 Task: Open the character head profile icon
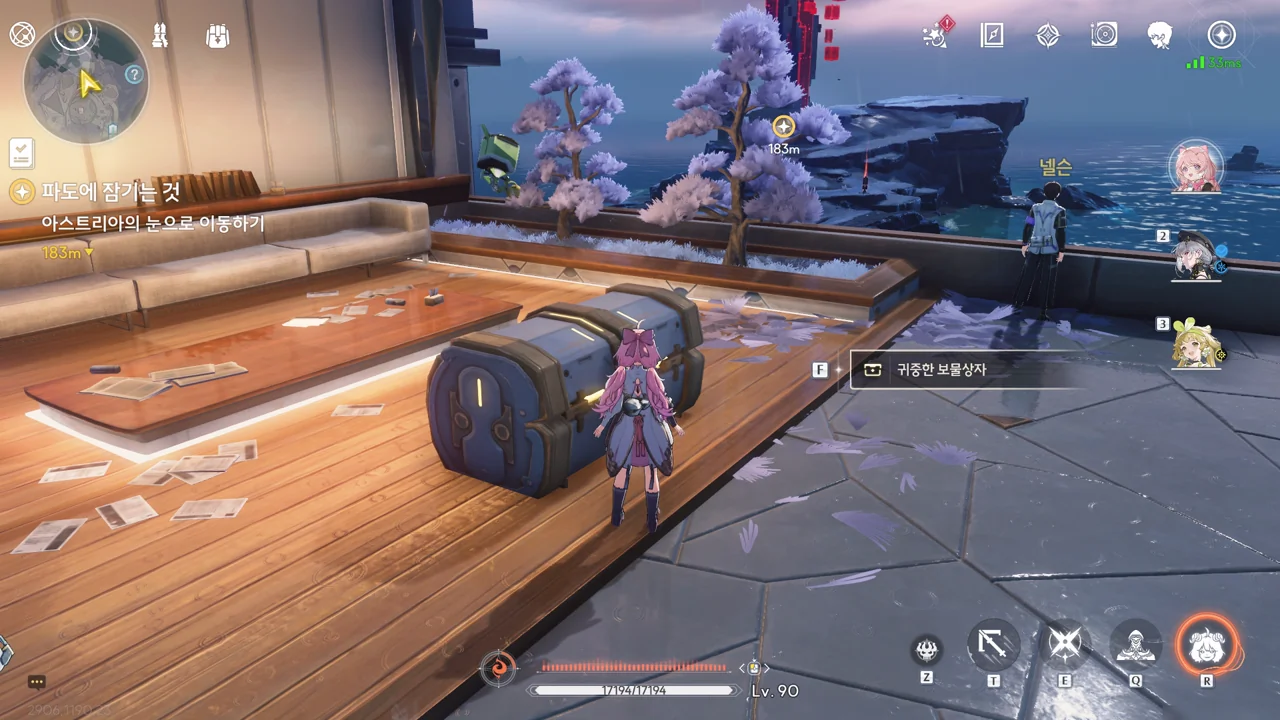[x=1160, y=35]
